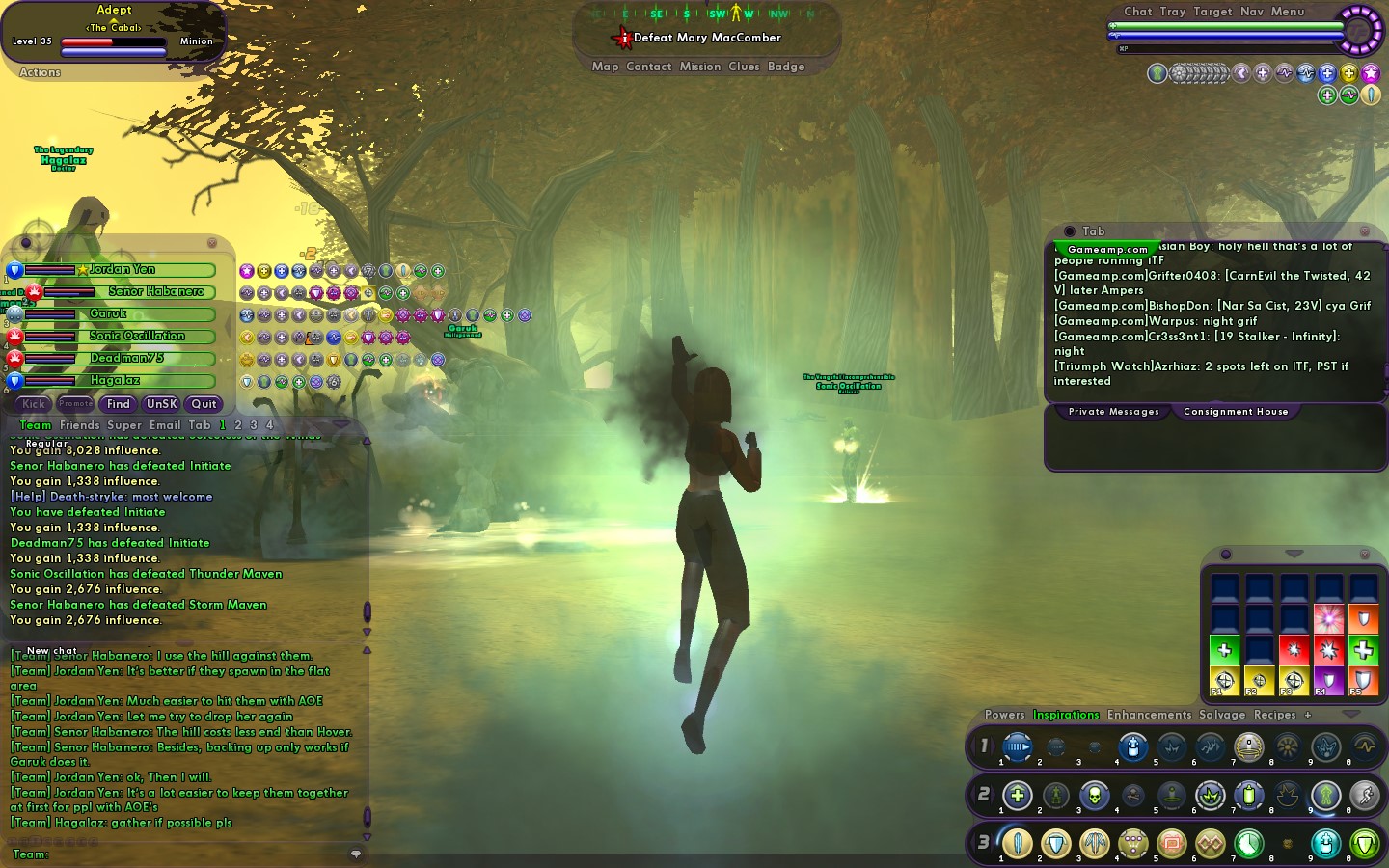Switch to the Enhancements tray tab
This screenshot has width=1389, height=868.
coord(1149,715)
